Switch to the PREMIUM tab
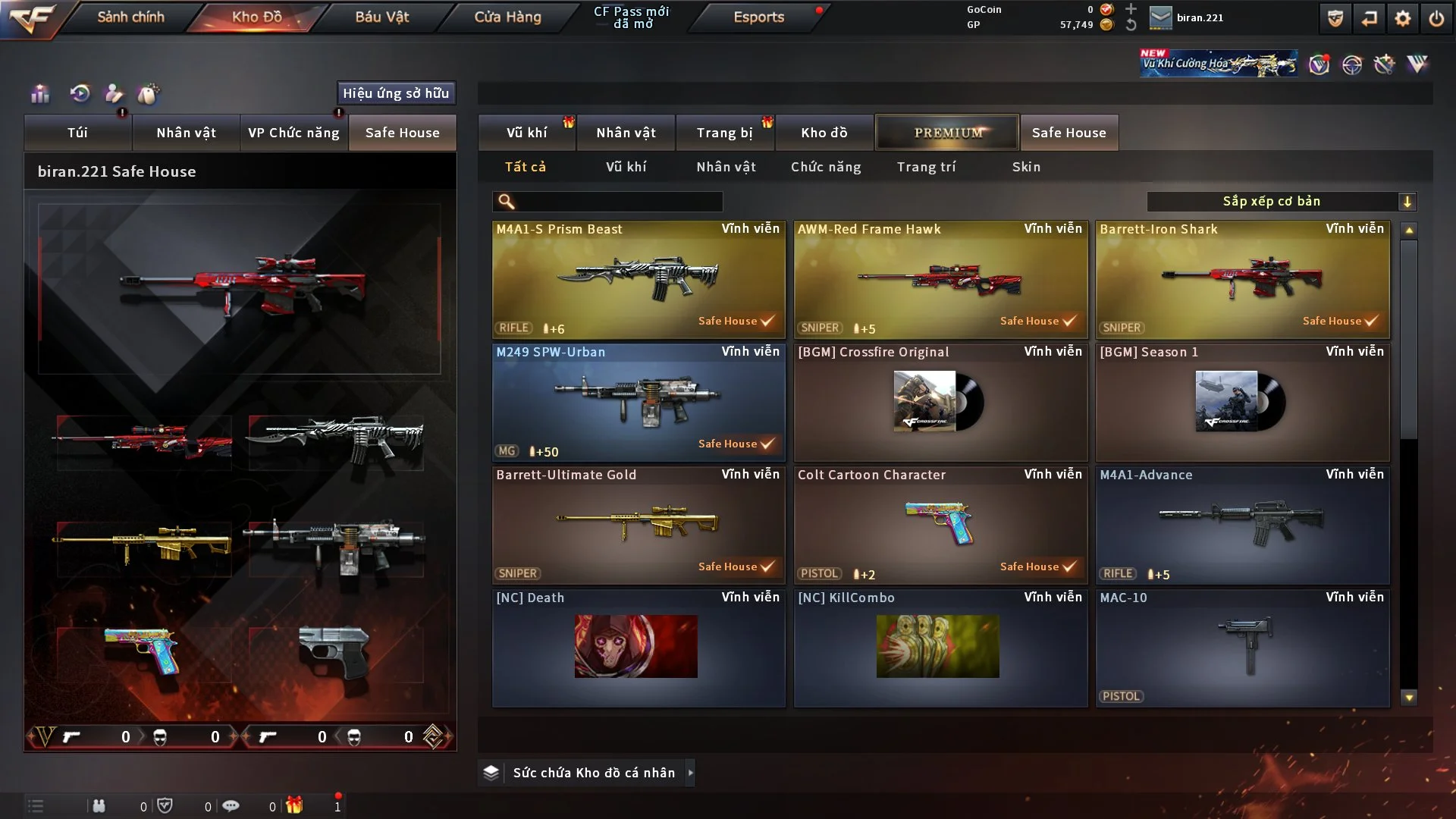Image resolution: width=1456 pixels, height=819 pixels. click(x=947, y=133)
